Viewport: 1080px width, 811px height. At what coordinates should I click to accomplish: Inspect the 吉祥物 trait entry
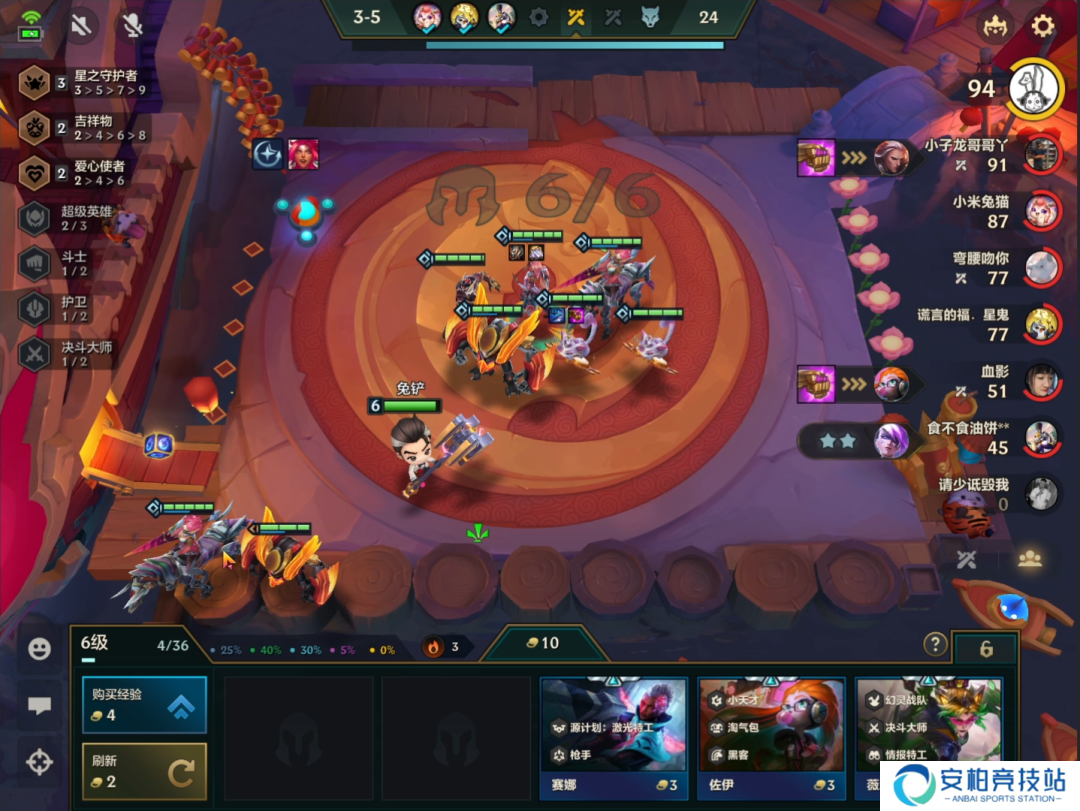point(85,128)
